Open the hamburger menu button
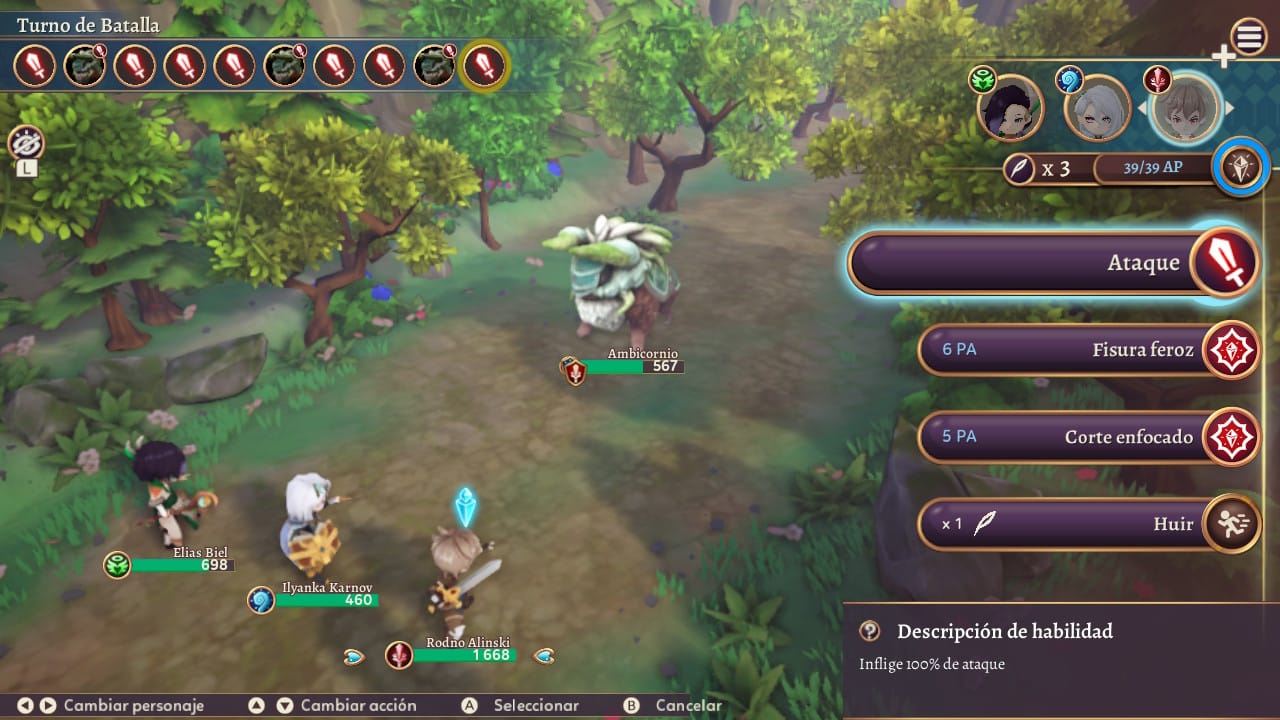This screenshot has width=1280, height=720. point(1249,38)
